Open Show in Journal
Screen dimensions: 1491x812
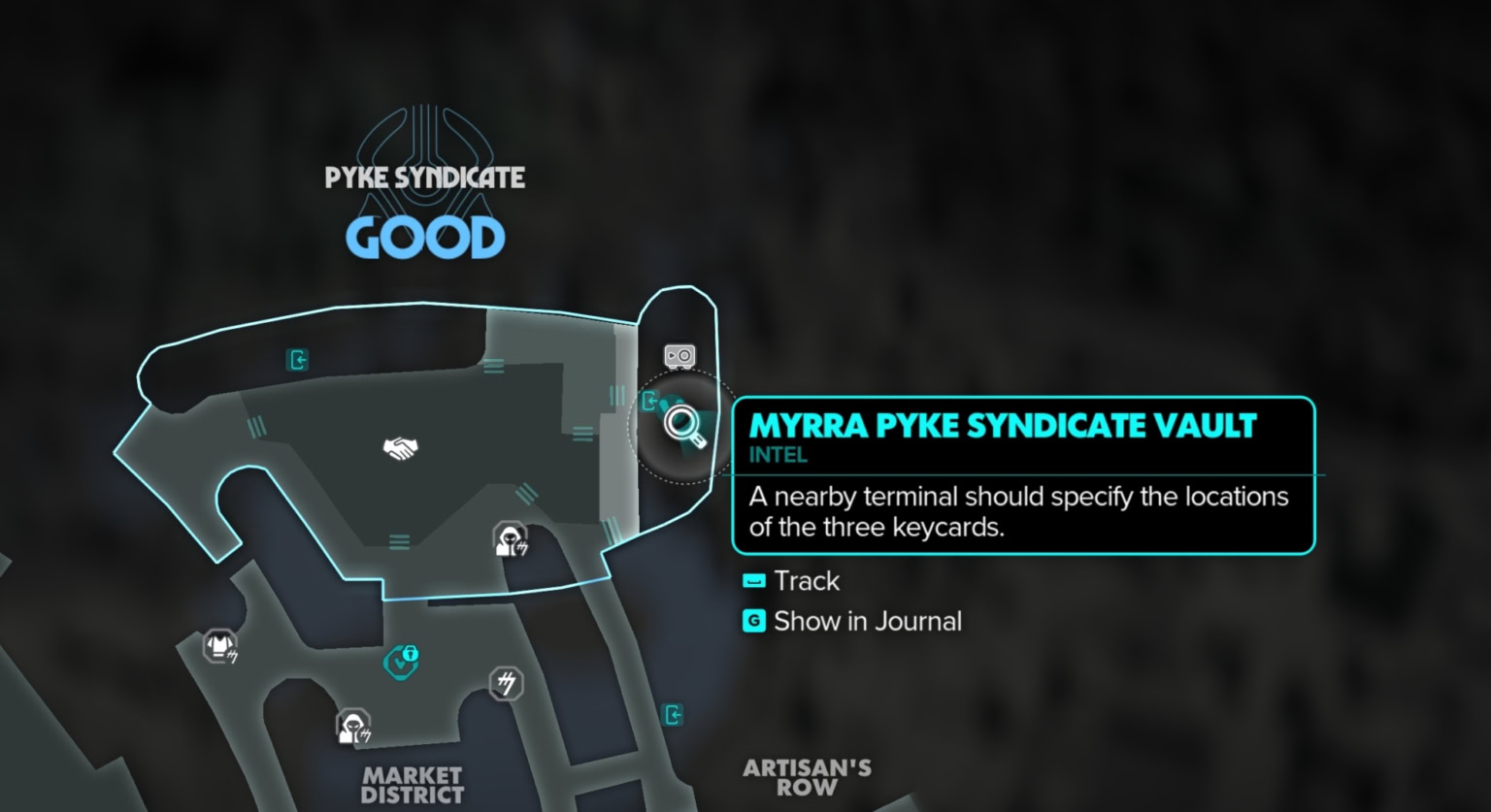pos(867,621)
